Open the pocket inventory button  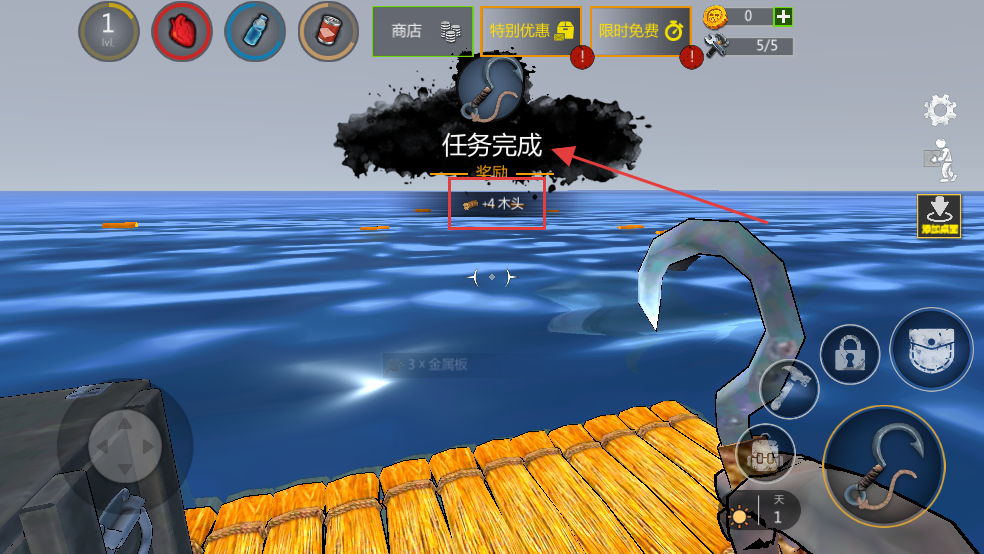point(930,349)
